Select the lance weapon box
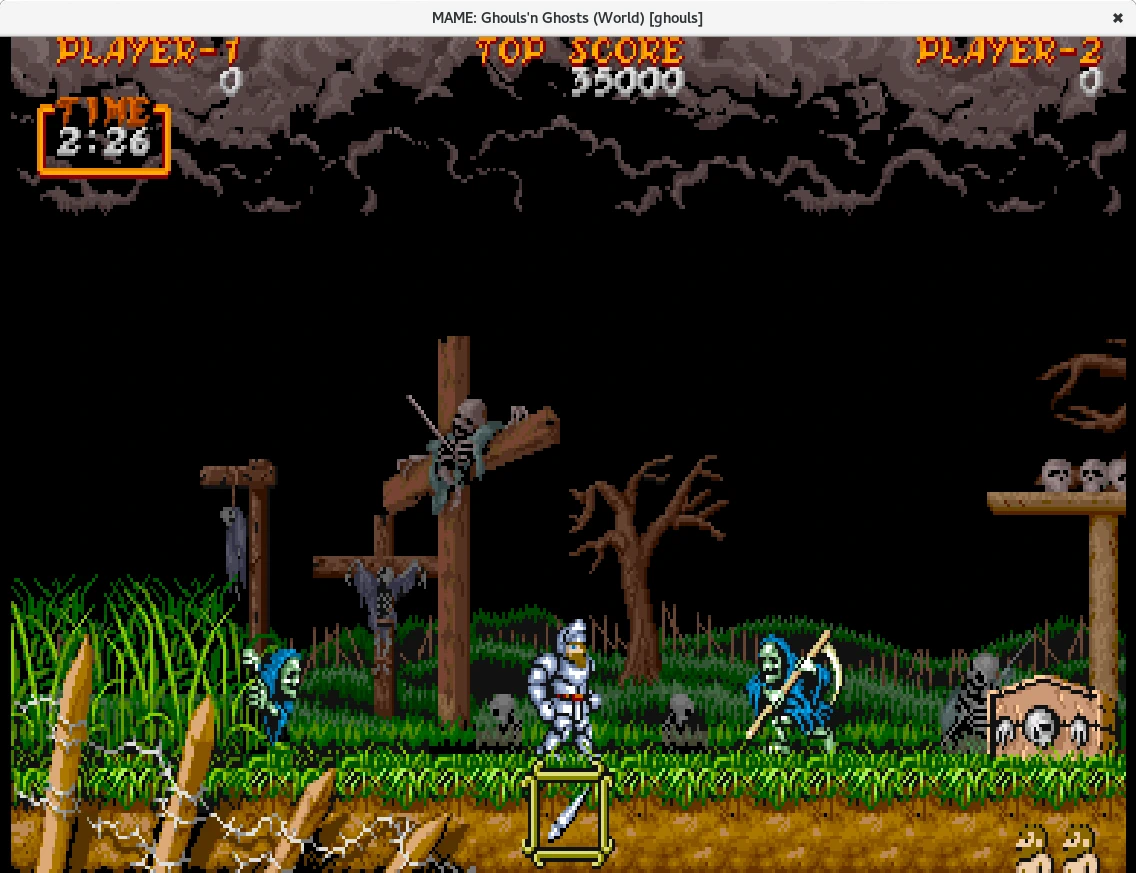The image size is (1136, 873). pyautogui.click(x=568, y=813)
